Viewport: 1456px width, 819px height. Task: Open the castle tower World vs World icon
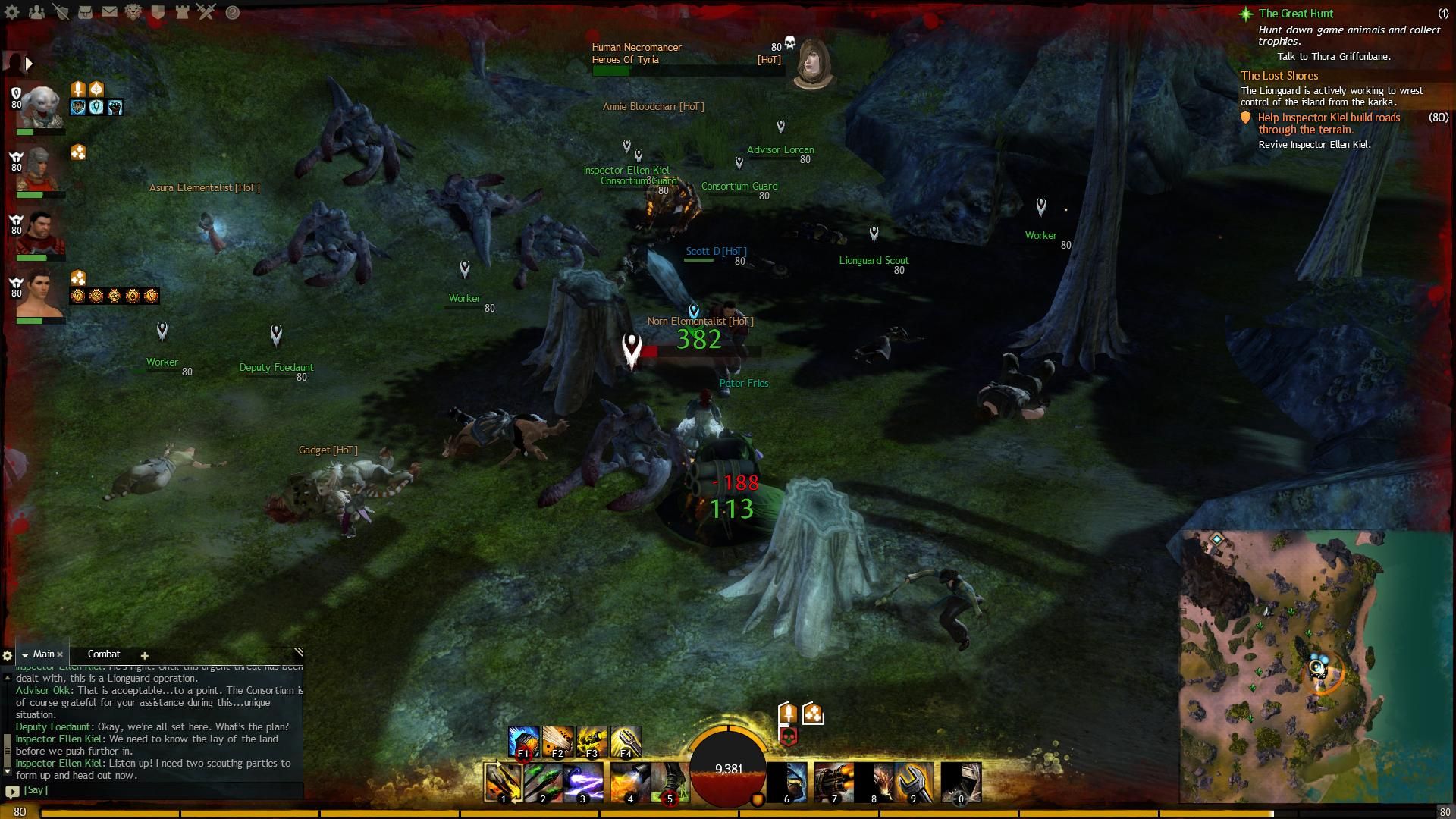(182, 12)
